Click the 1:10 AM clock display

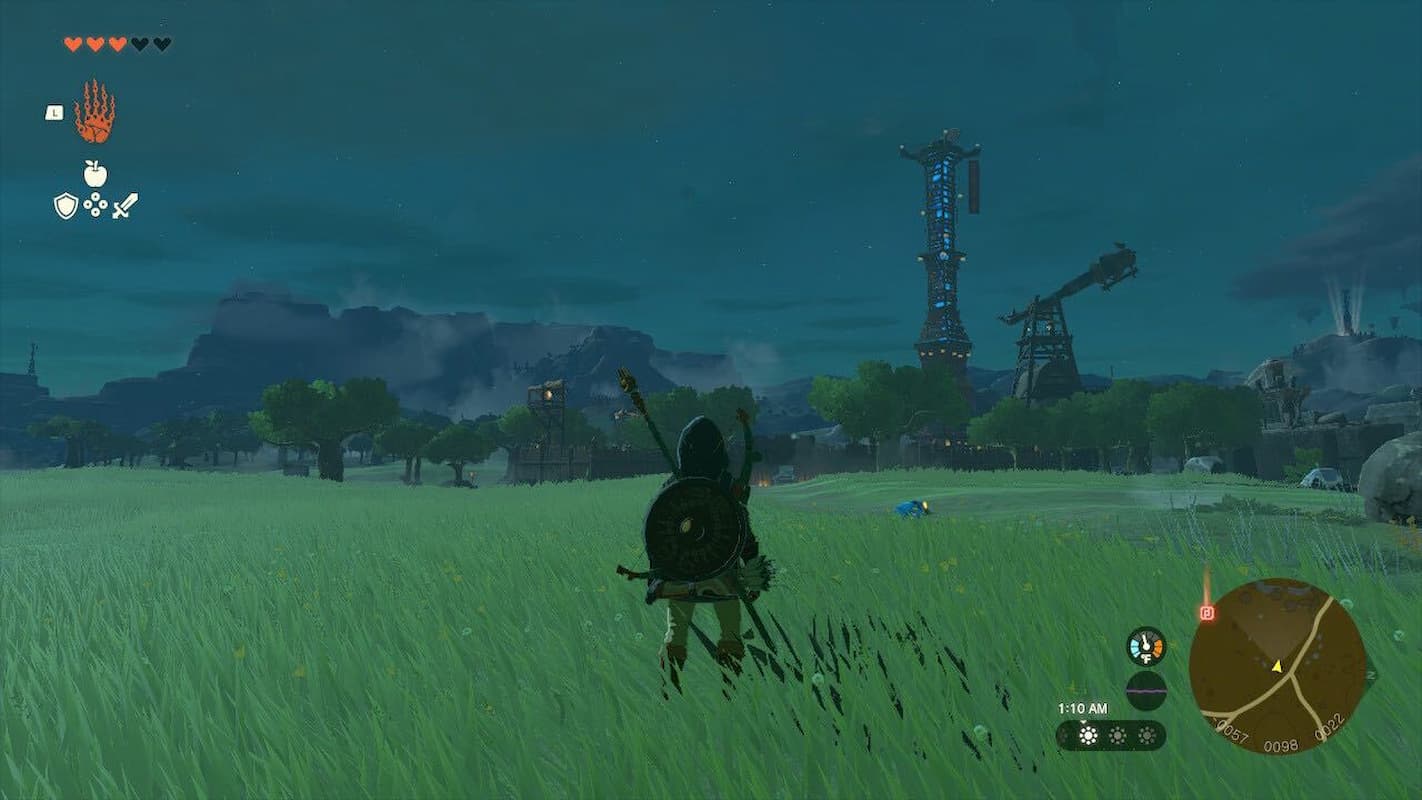coord(1083,707)
